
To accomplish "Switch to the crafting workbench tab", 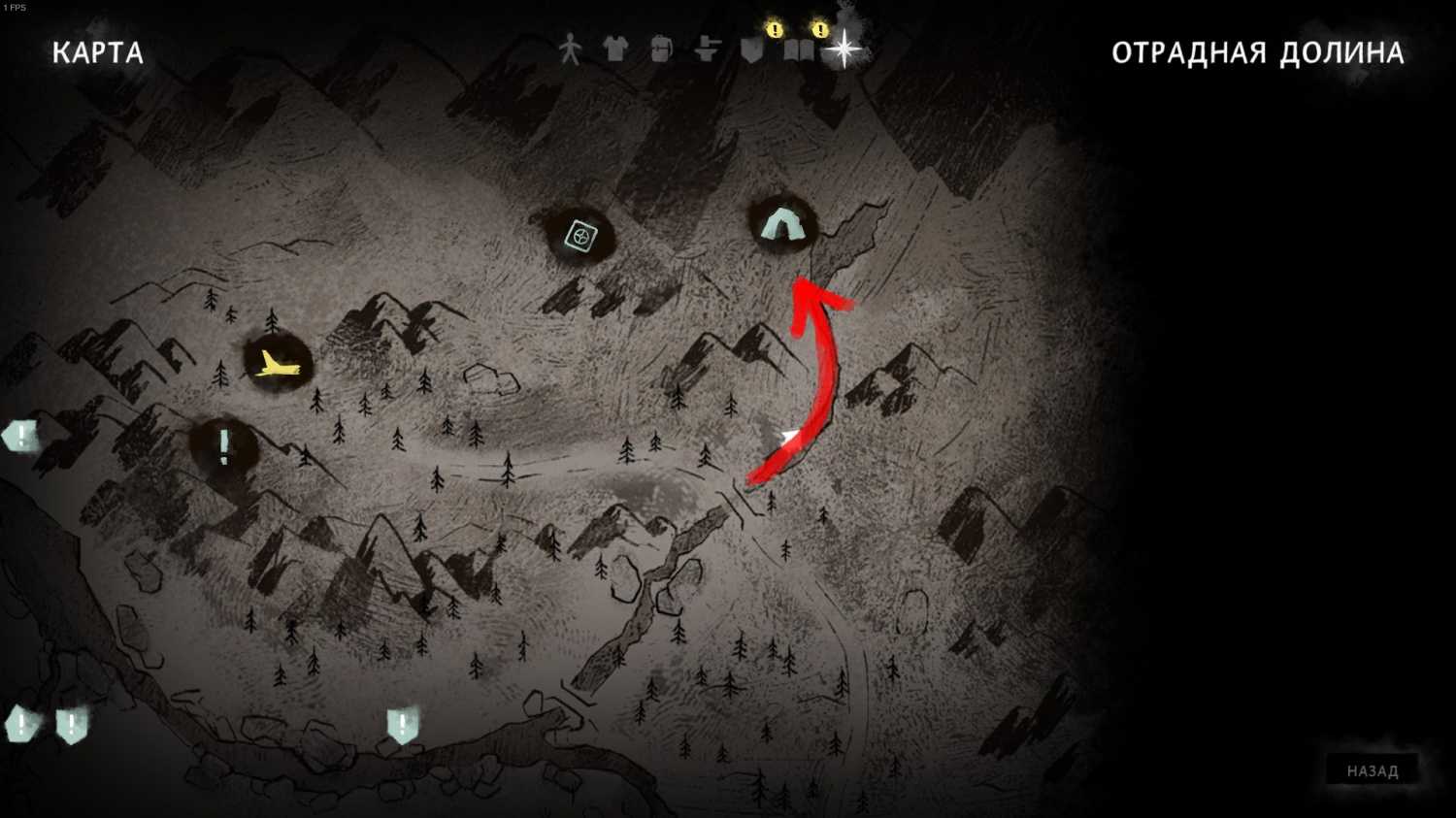I will [708, 49].
